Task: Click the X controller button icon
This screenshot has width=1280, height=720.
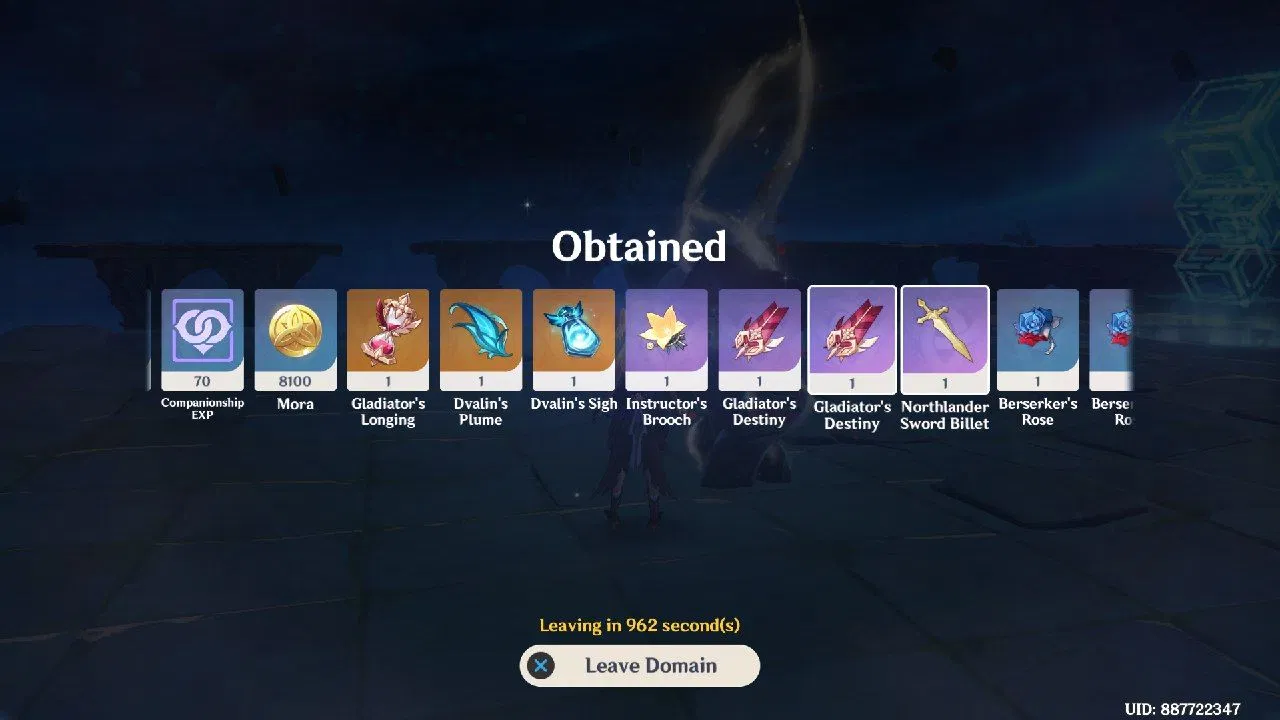Action: click(541, 665)
